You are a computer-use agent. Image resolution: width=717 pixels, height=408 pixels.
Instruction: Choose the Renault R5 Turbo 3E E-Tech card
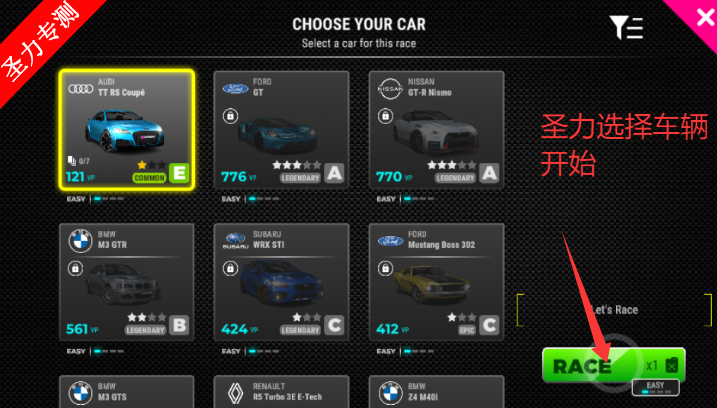[281, 392]
